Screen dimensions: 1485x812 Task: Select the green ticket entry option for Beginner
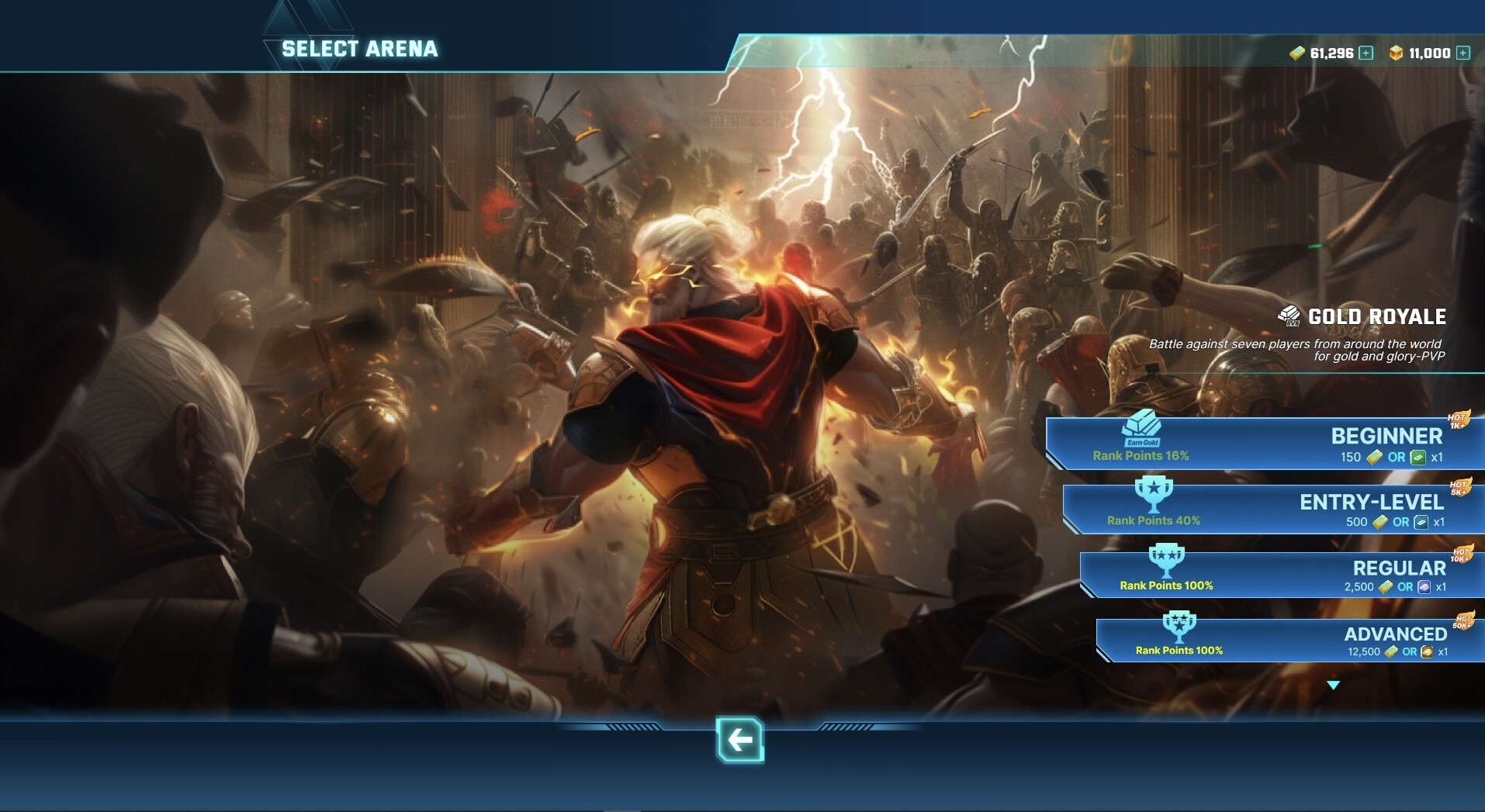tap(1417, 458)
